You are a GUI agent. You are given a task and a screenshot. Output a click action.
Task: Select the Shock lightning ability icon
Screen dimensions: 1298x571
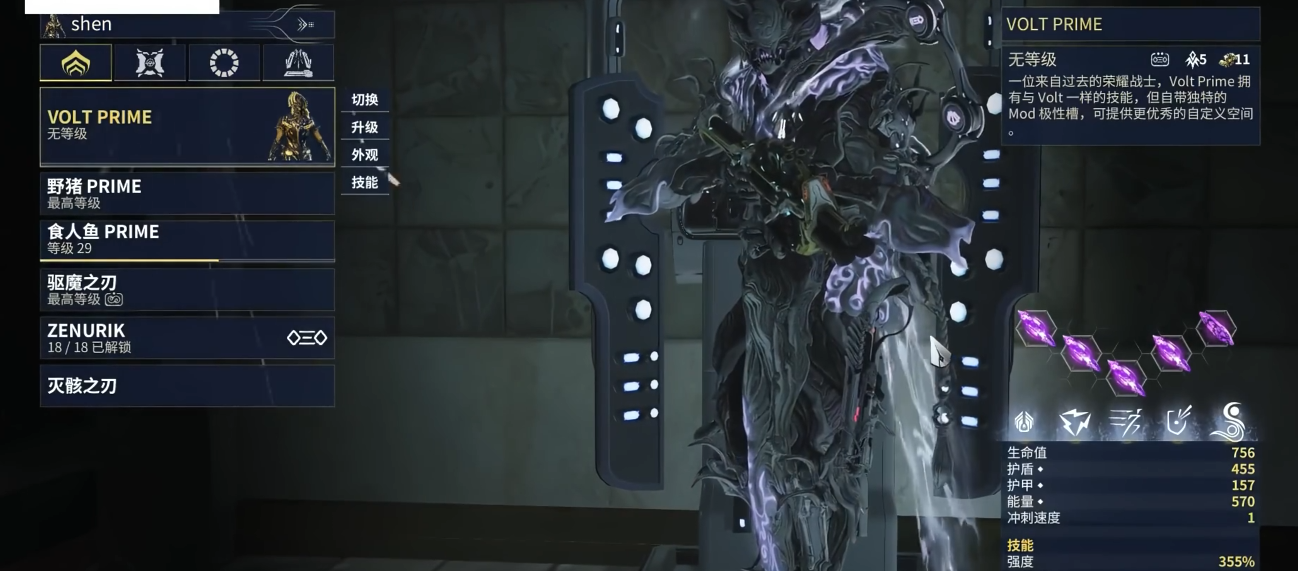(x=1076, y=423)
